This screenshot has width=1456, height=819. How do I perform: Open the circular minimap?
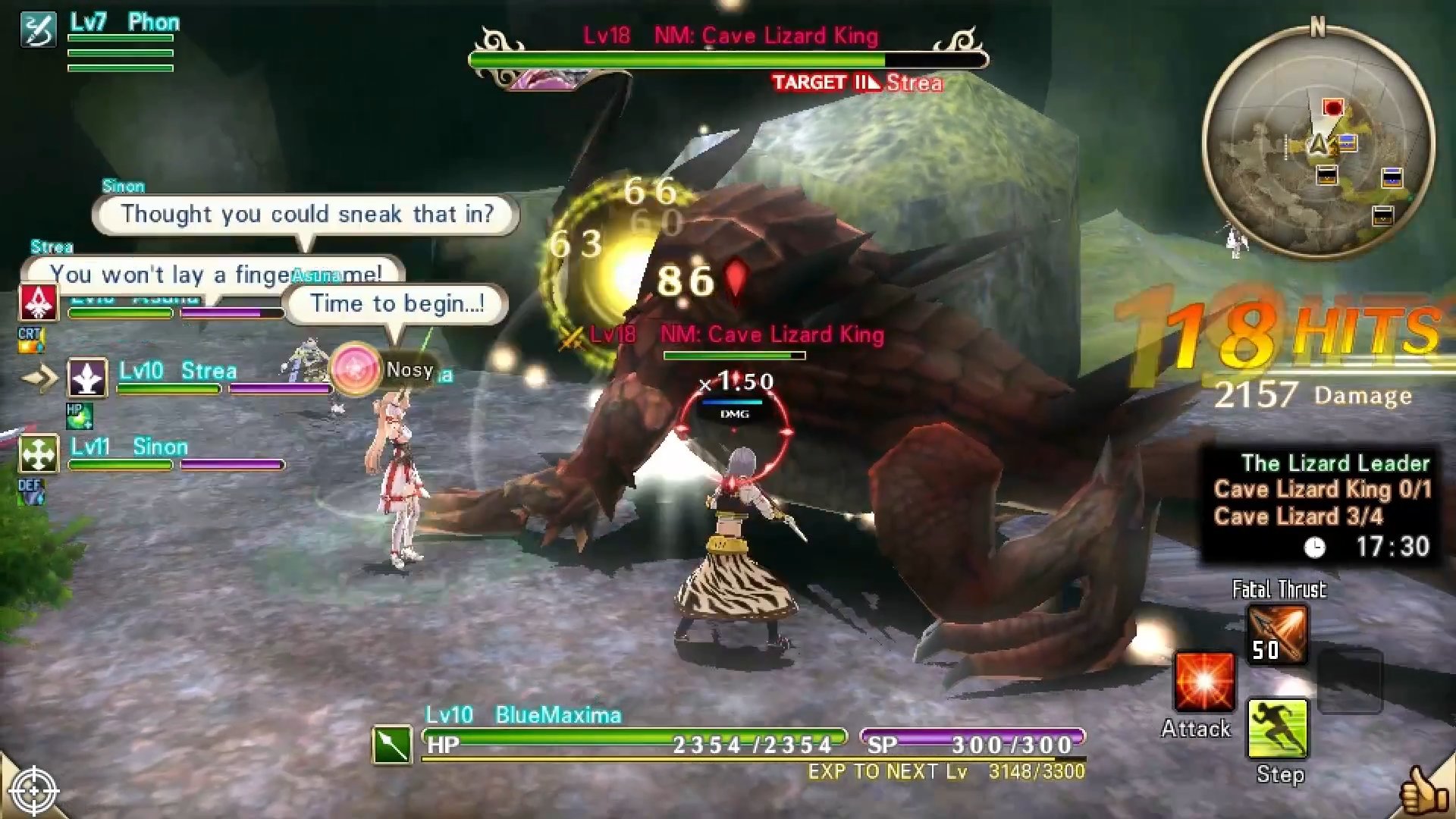(1317, 143)
